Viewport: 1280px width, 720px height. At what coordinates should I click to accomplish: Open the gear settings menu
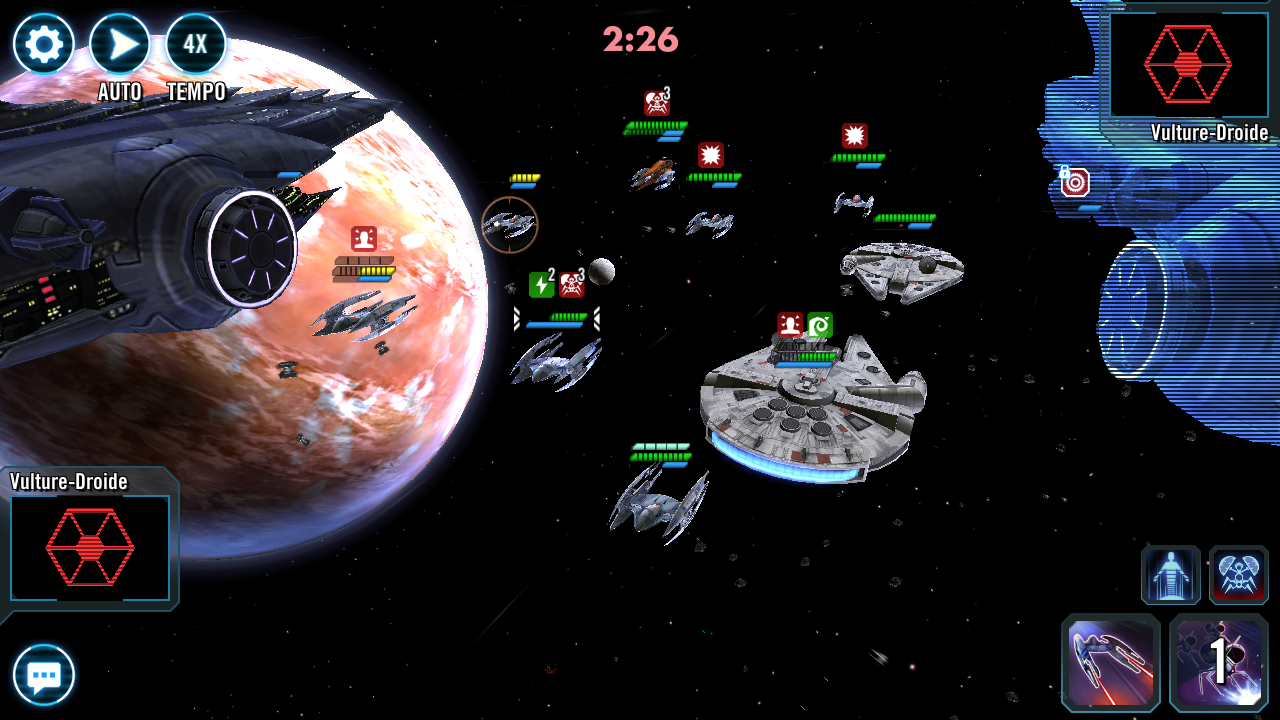(x=44, y=44)
